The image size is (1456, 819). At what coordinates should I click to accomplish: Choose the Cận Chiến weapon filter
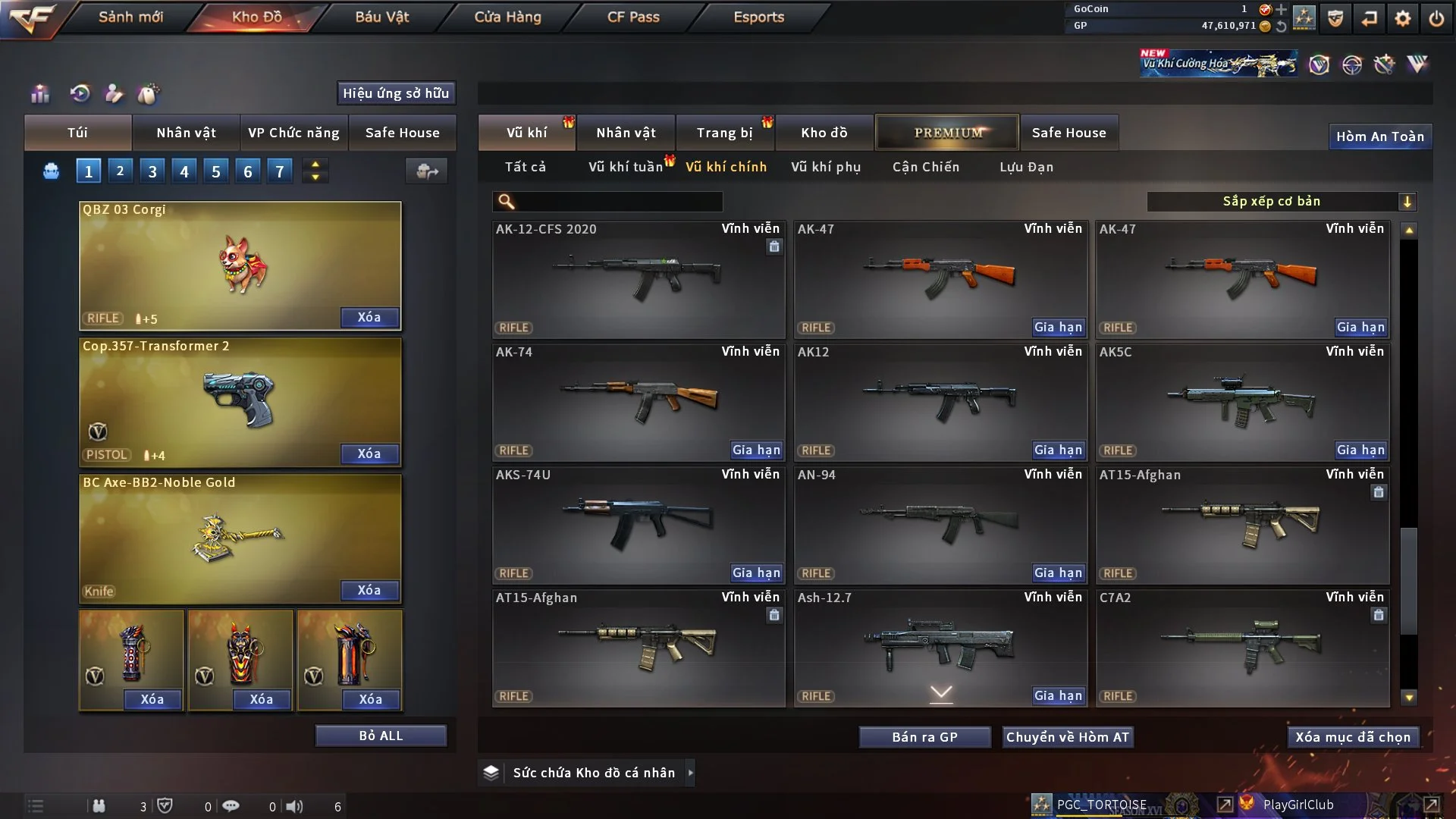925,167
